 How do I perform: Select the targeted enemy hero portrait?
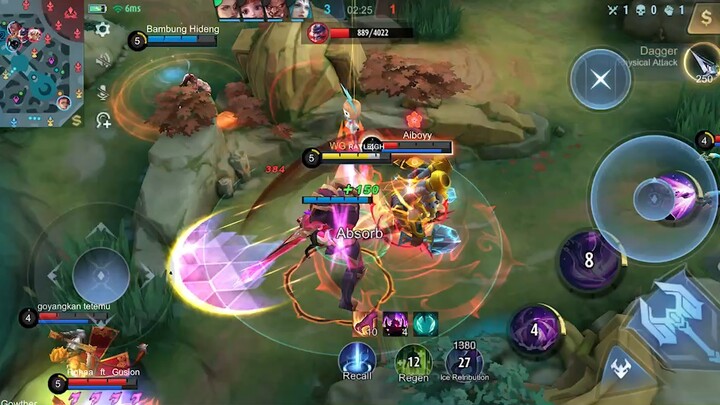[x=319, y=34]
